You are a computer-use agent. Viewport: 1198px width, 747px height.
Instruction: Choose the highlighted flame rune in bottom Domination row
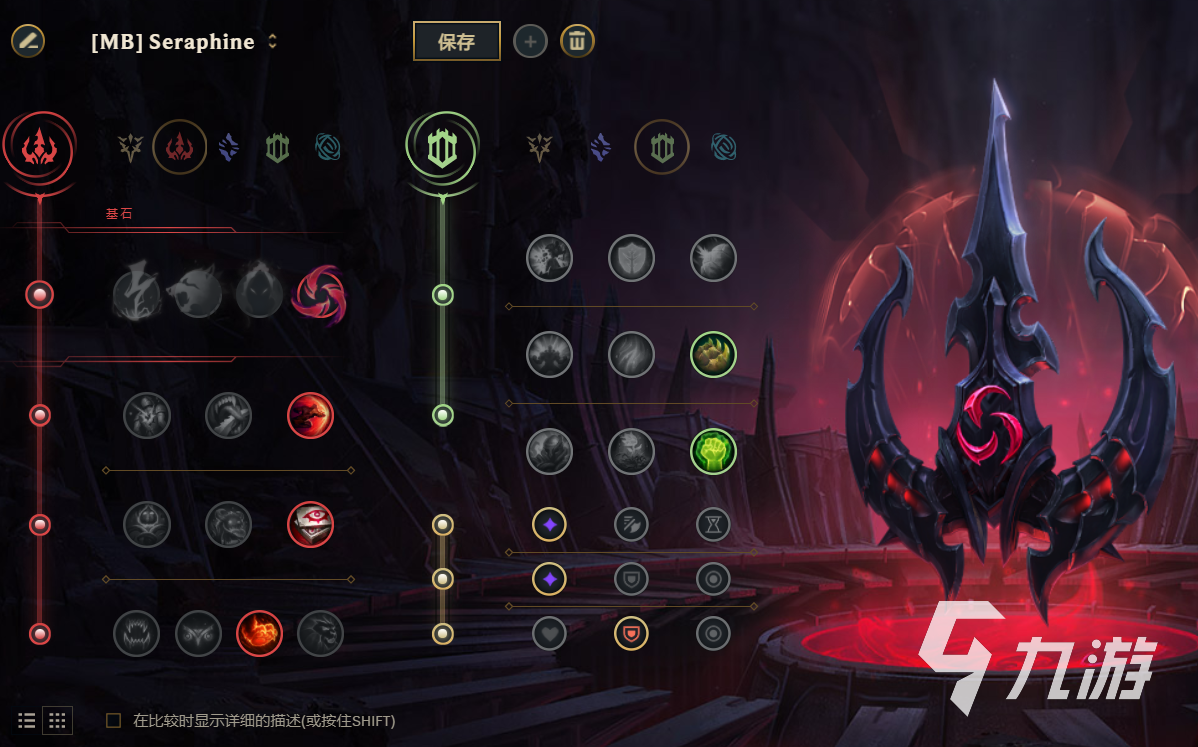[259, 633]
